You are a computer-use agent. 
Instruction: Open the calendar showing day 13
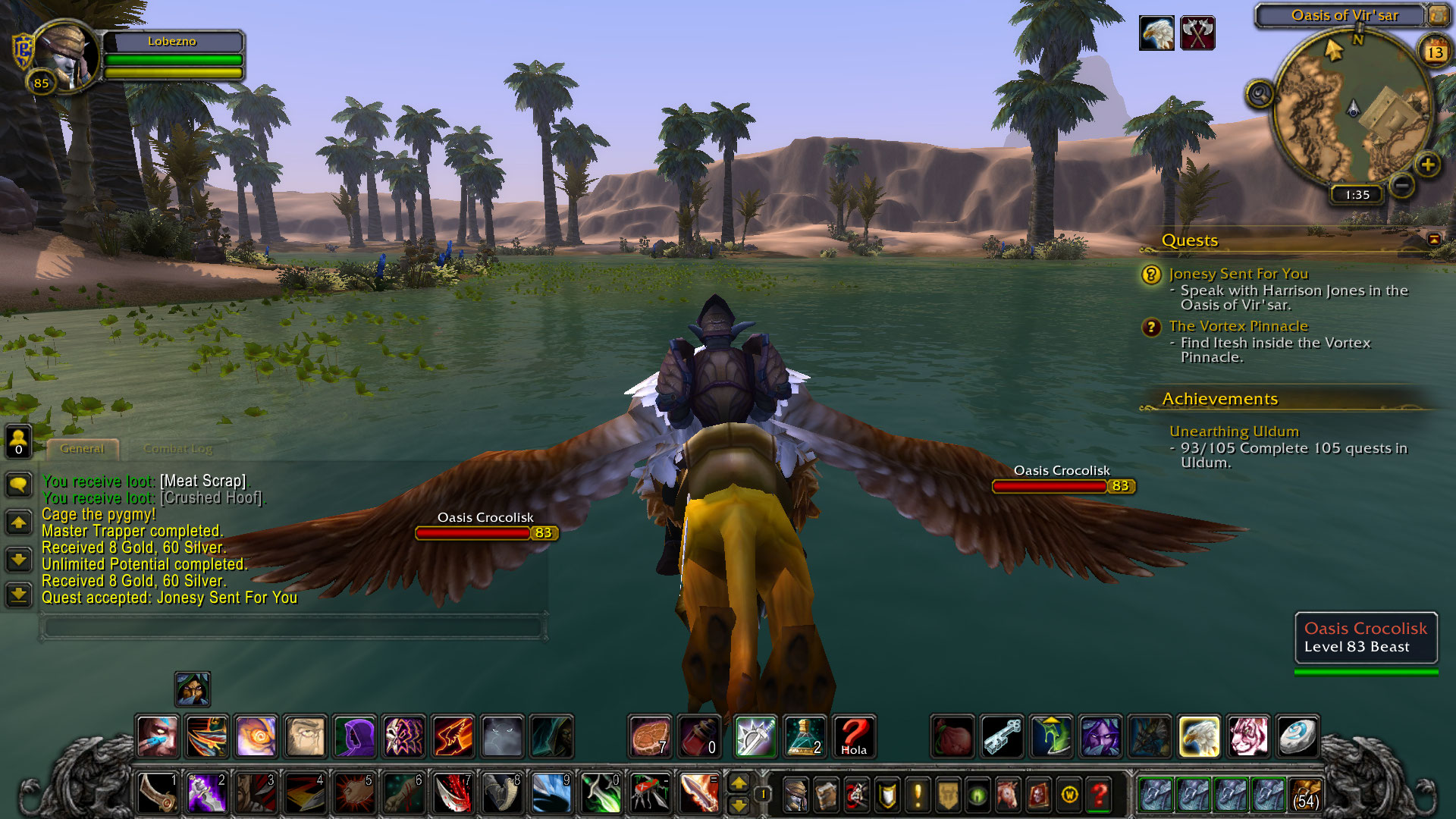(1434, 52)
